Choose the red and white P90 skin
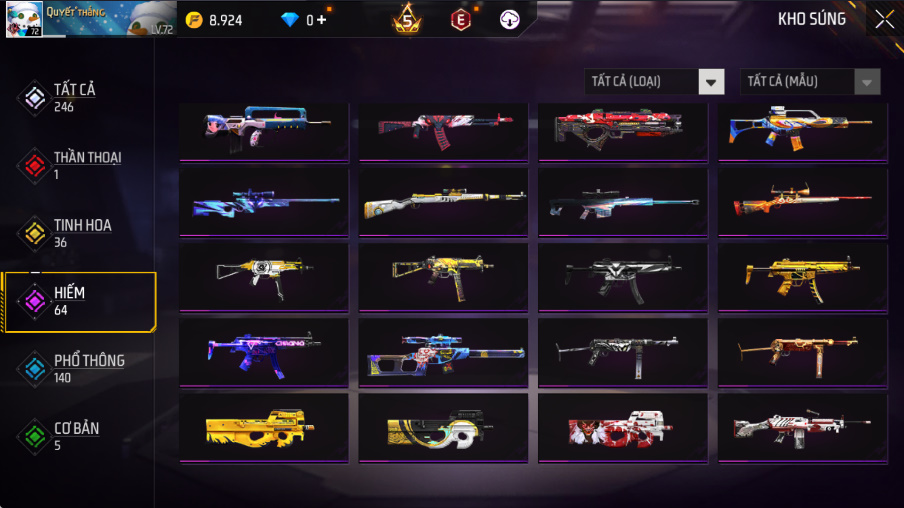Screen dimensions: 904x508 tap(623, 428)
